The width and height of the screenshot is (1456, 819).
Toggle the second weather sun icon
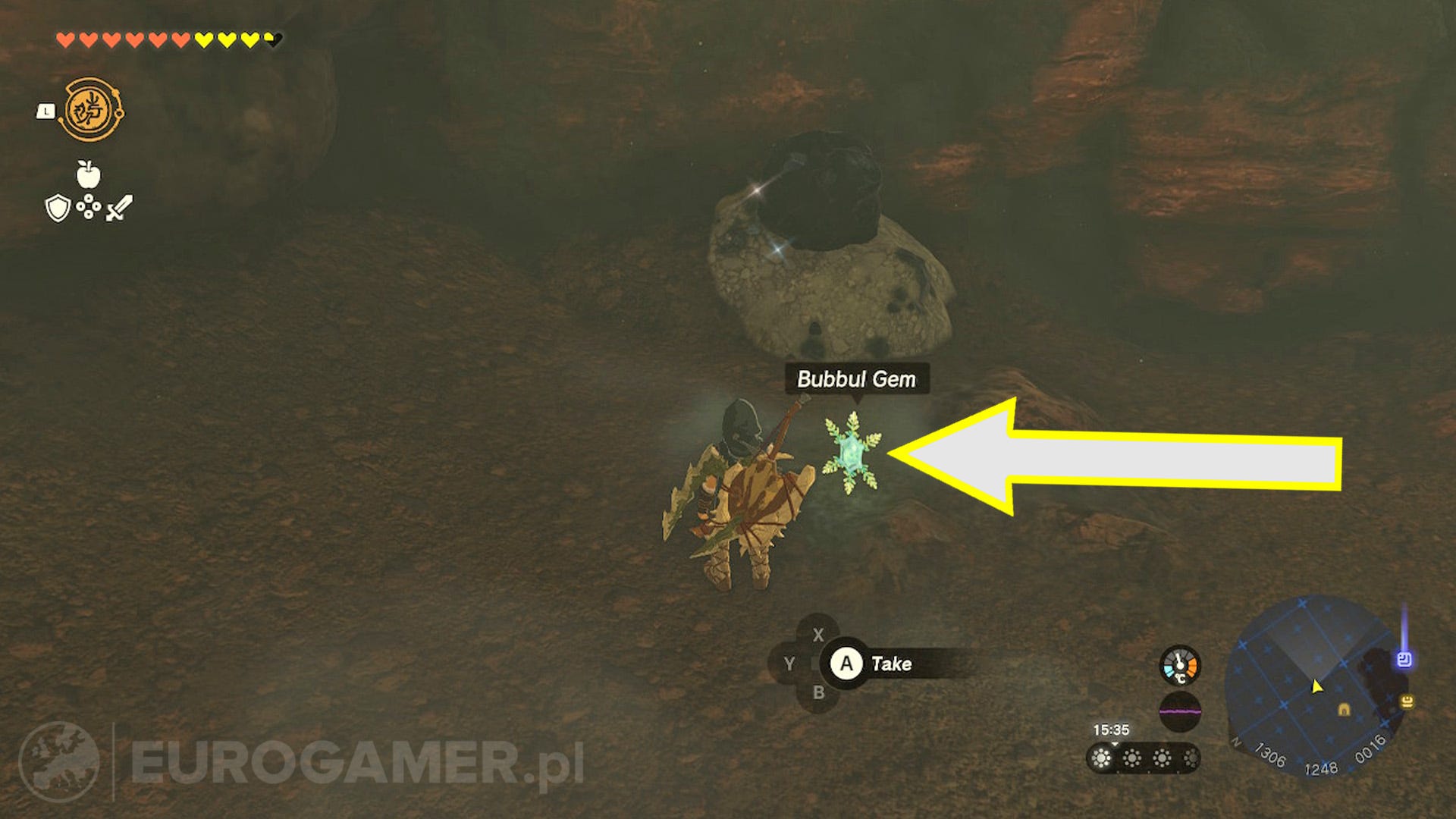[x=1132, y=758]
